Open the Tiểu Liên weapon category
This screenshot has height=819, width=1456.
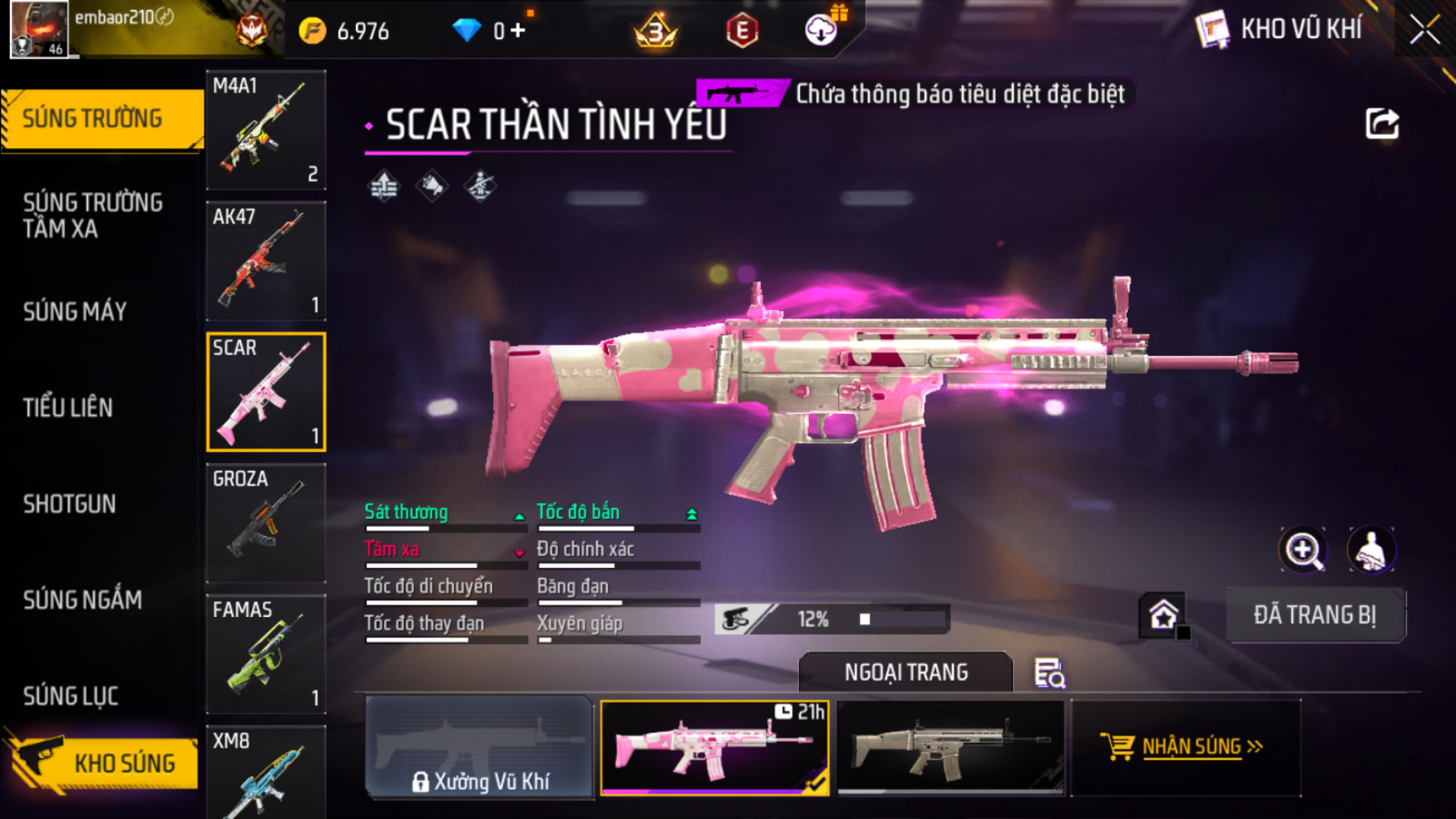68,407
